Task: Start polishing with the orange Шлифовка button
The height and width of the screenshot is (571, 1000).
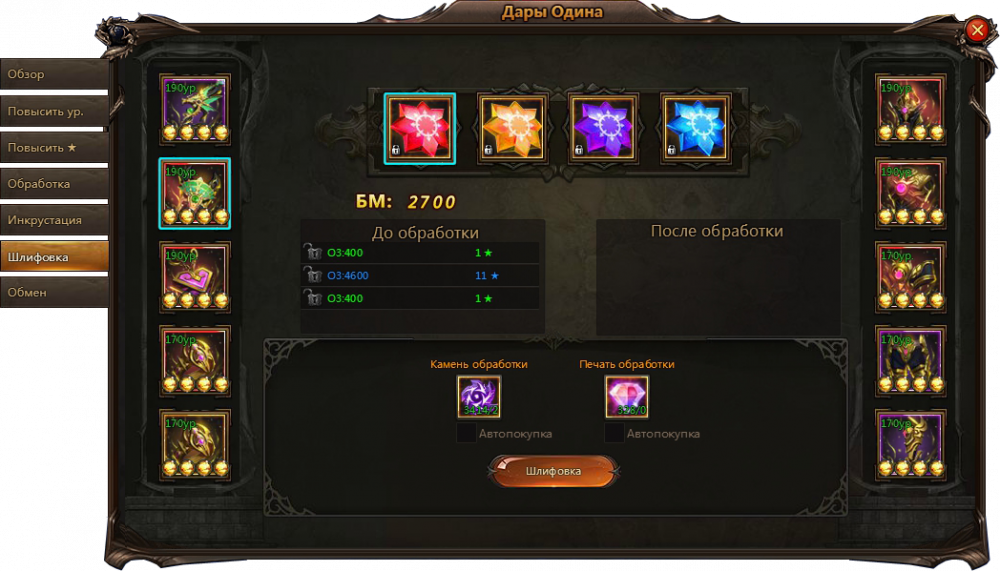Action: click(553, 471)
